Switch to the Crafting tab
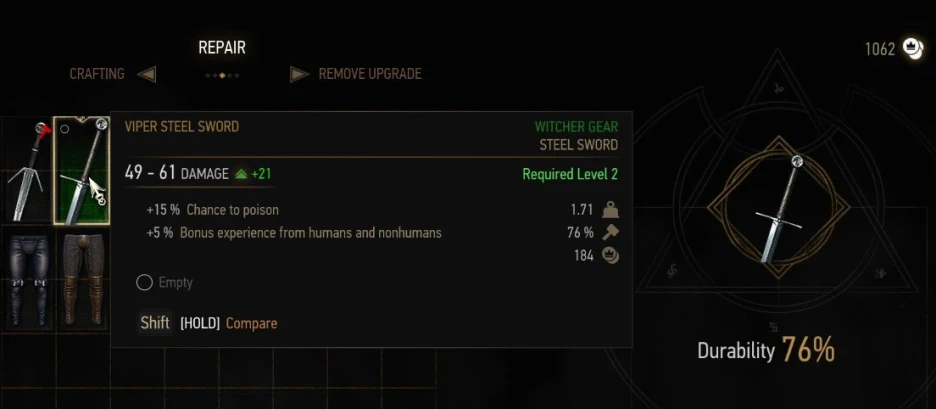Screen dimensions: 936x409 (x=97, y=74)
